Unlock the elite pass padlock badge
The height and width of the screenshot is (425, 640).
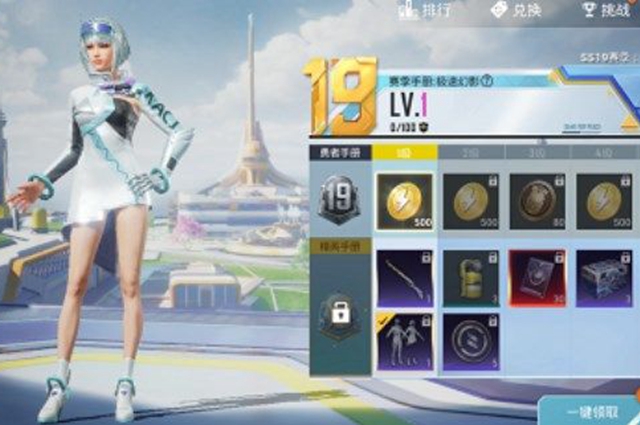coord(337,314)
